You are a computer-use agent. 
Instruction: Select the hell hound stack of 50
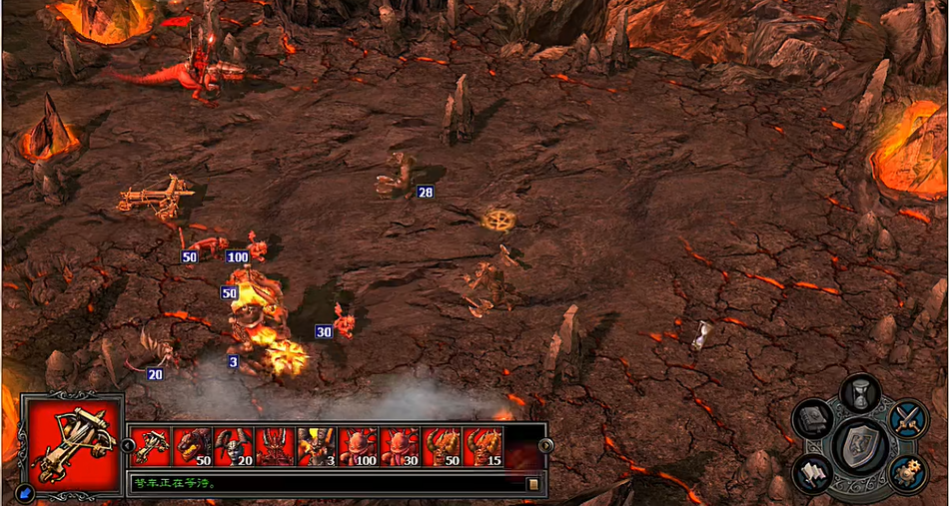[x=192, y=446]
